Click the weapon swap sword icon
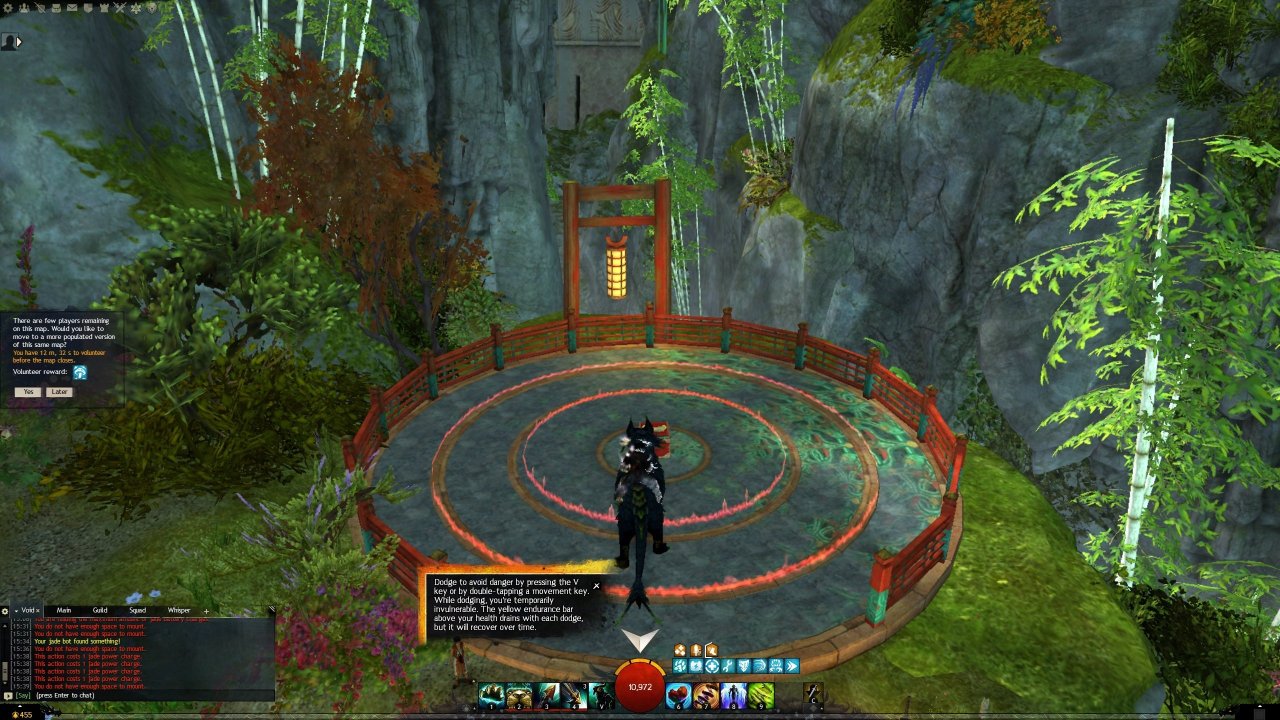 814,692
